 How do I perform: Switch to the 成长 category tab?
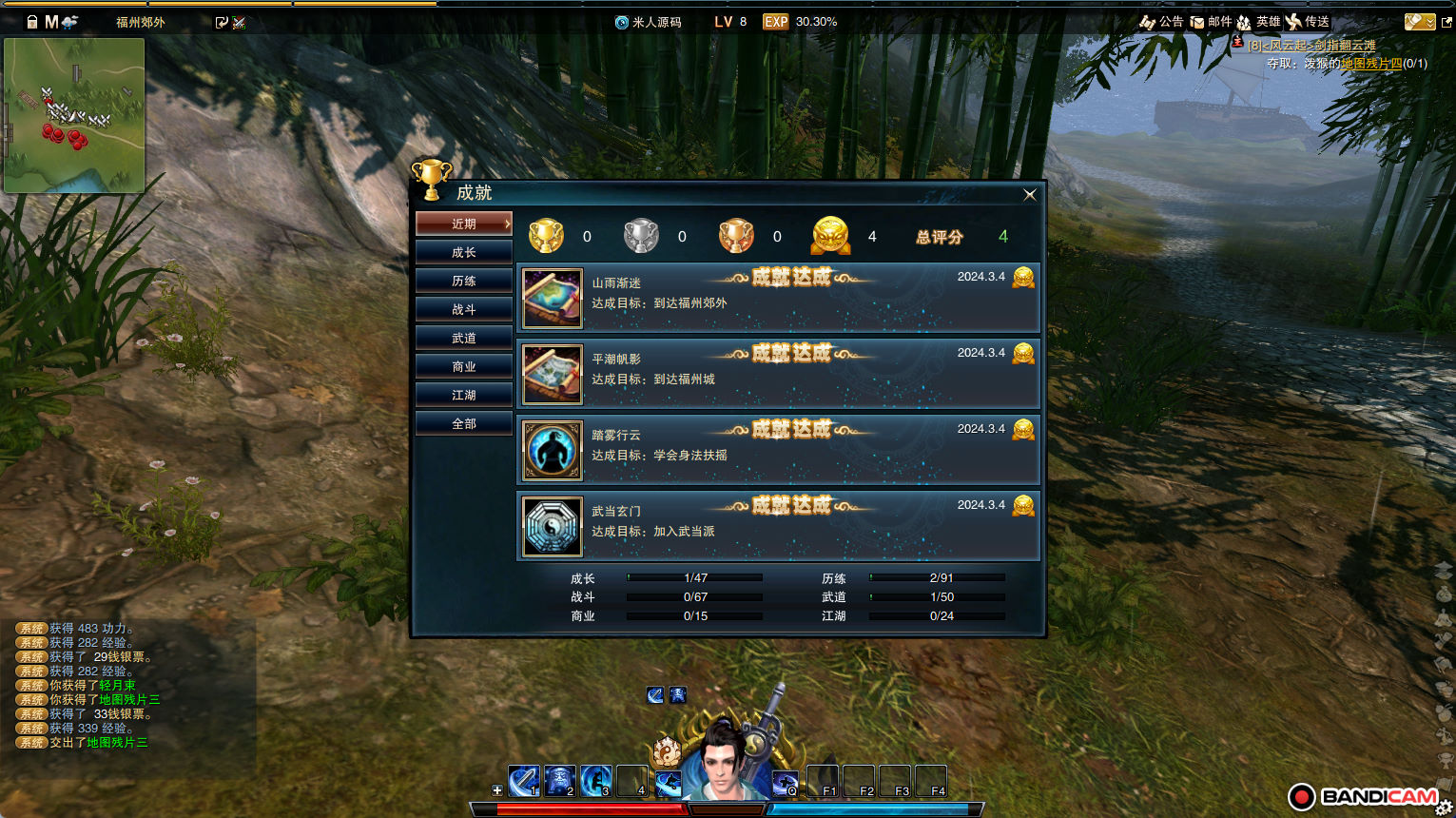464,252
